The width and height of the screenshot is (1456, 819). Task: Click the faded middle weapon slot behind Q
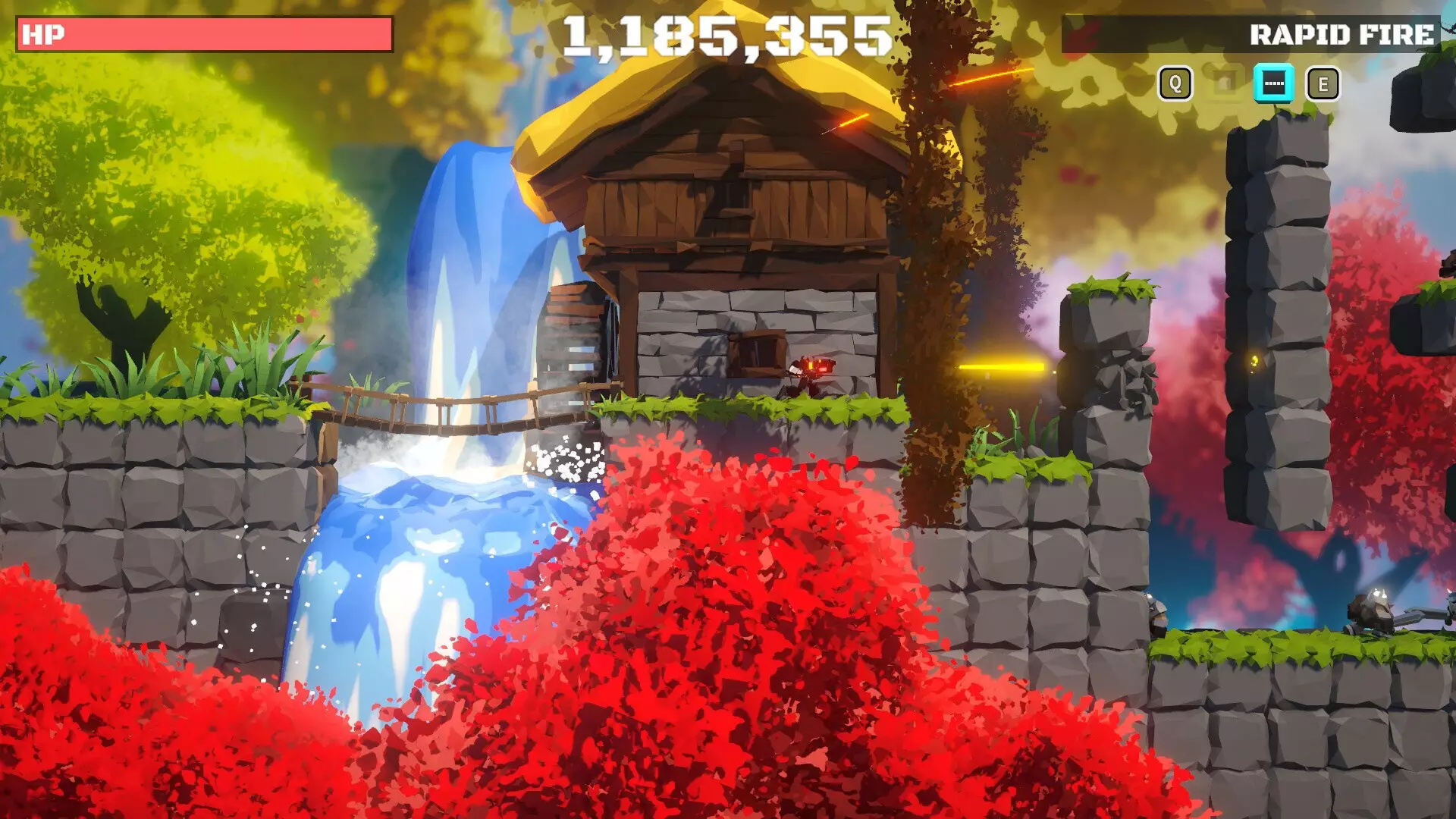pos(1225,83)
